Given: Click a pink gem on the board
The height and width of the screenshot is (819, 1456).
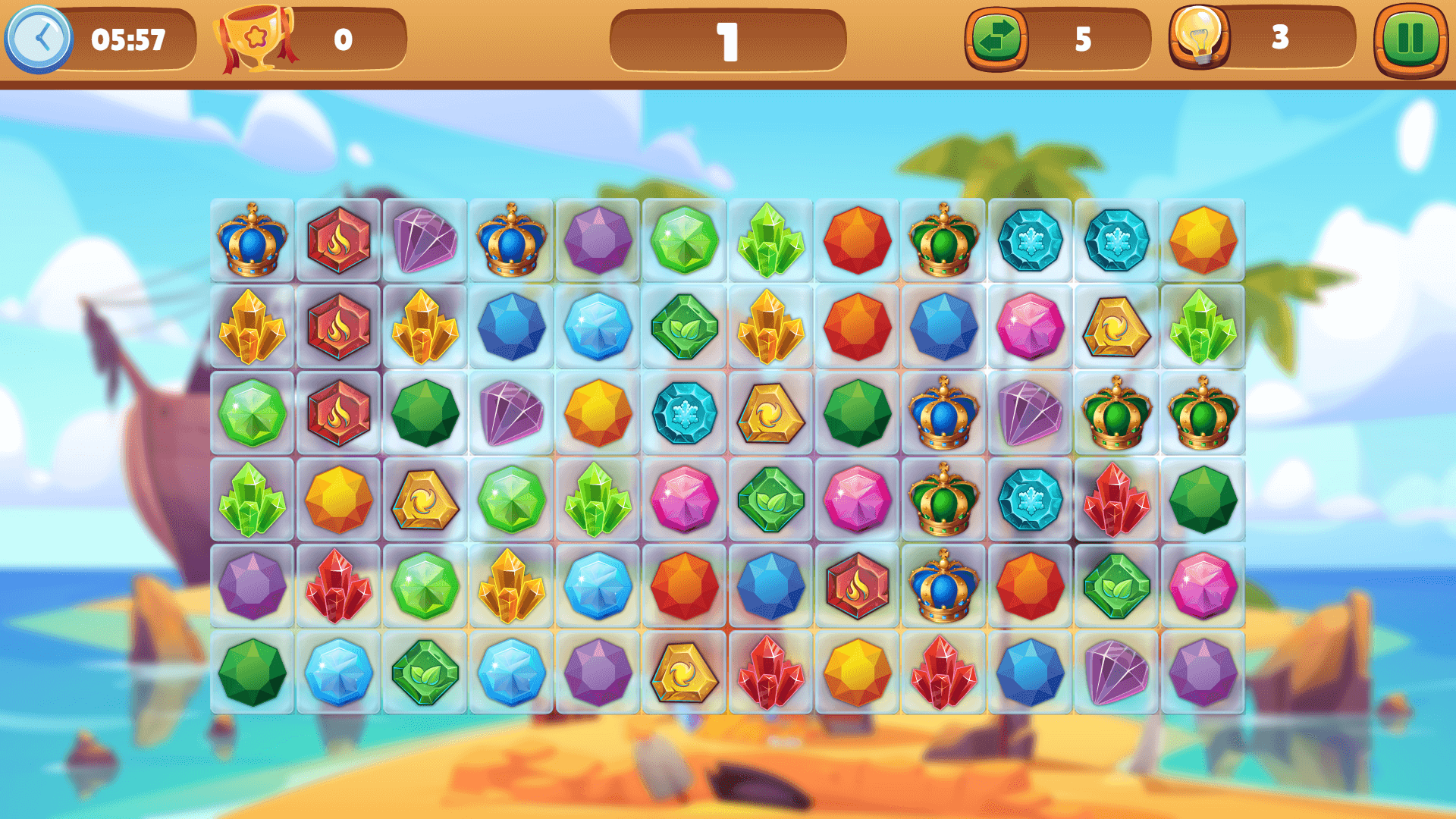Looking at the screenshot, I should point(1030,328).
